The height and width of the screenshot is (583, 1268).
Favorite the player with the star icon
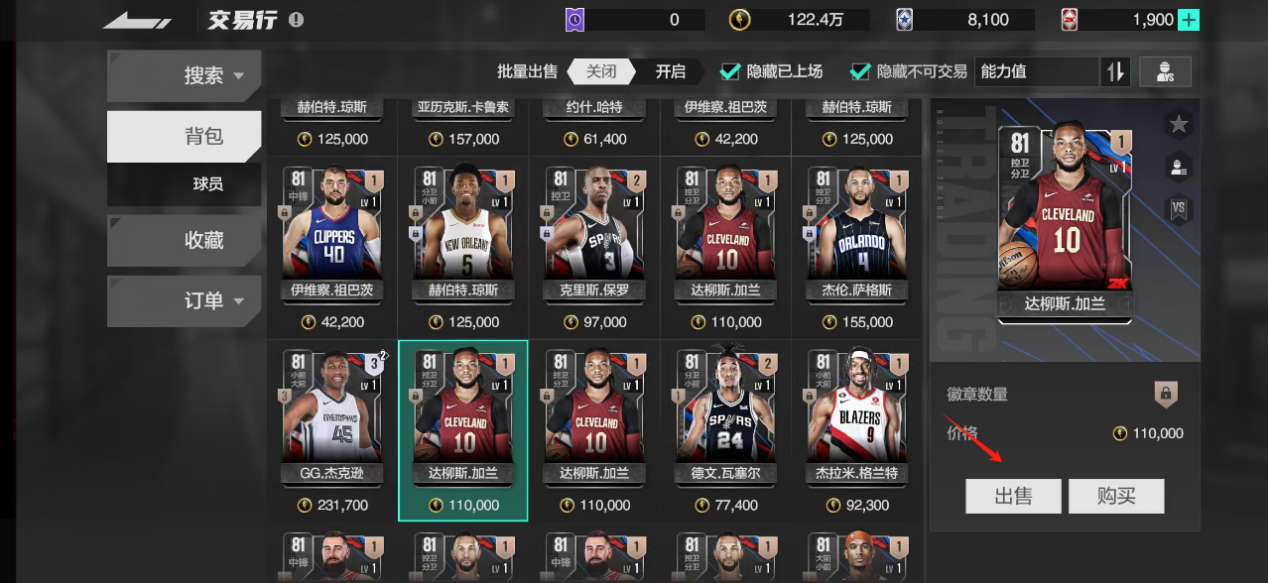(x=1178, y=124)
